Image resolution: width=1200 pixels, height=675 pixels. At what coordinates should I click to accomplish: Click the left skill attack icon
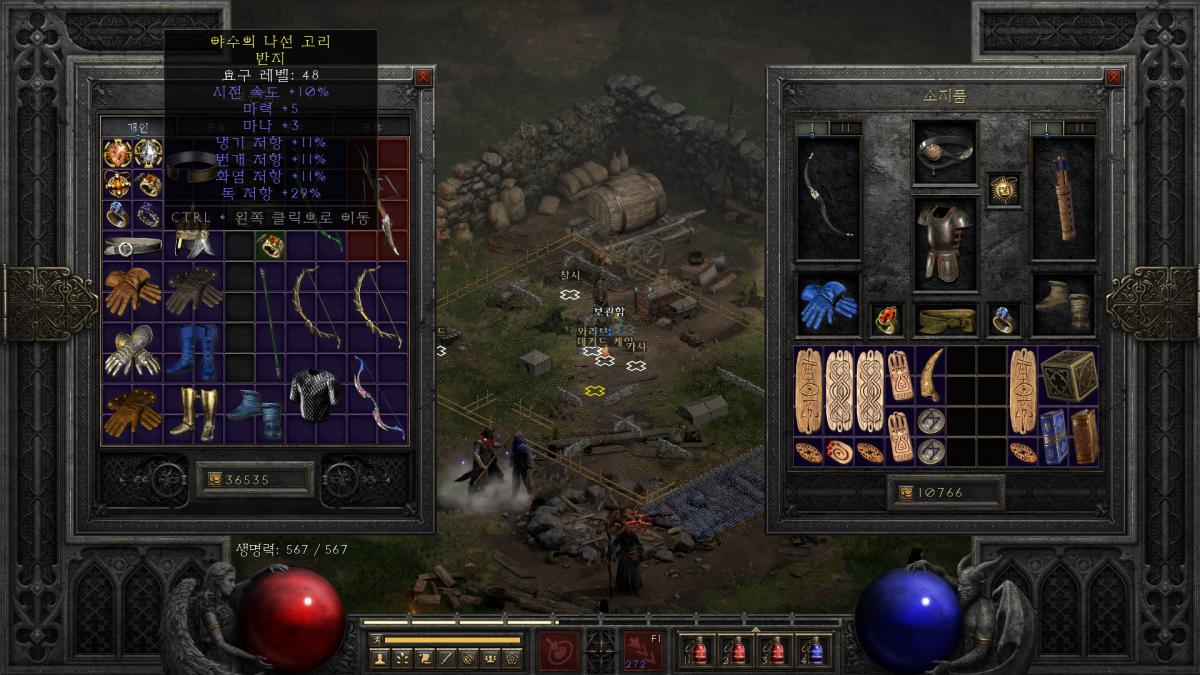click(x=558, y=650)
